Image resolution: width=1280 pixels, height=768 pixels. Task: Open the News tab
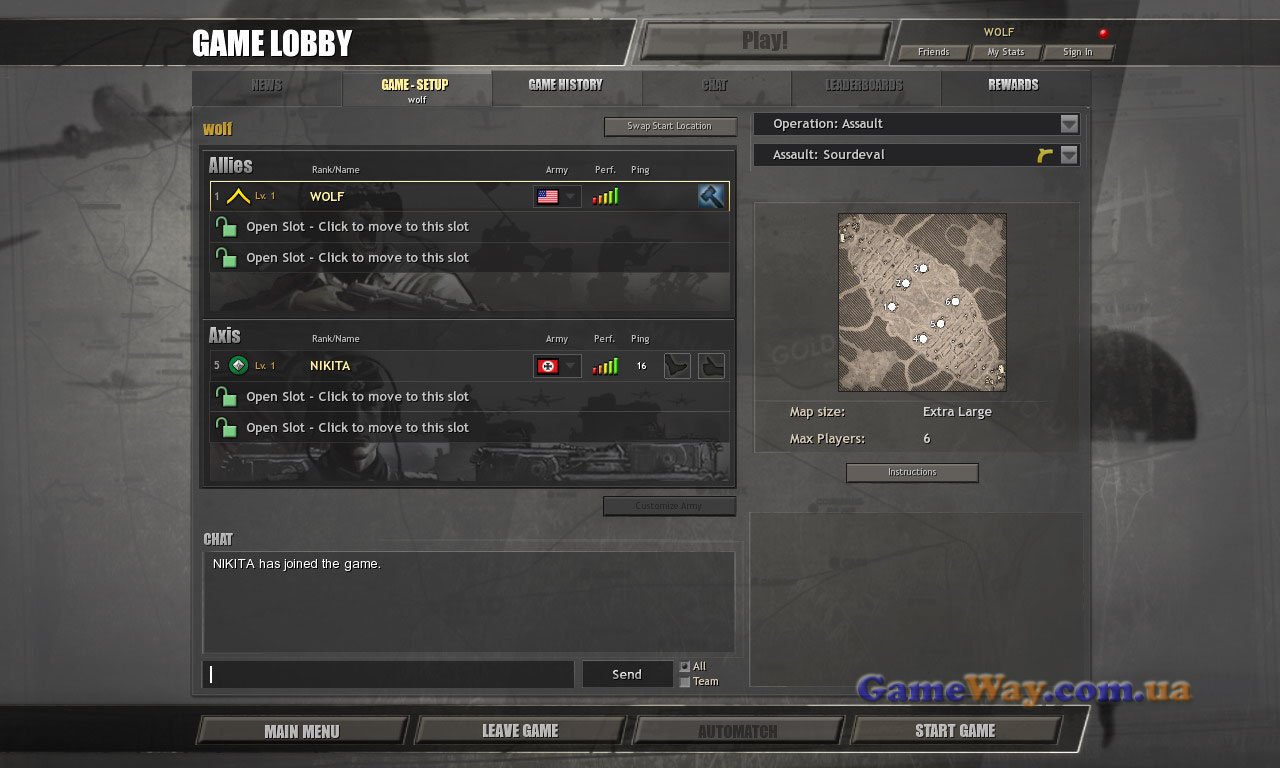[267, 86]
